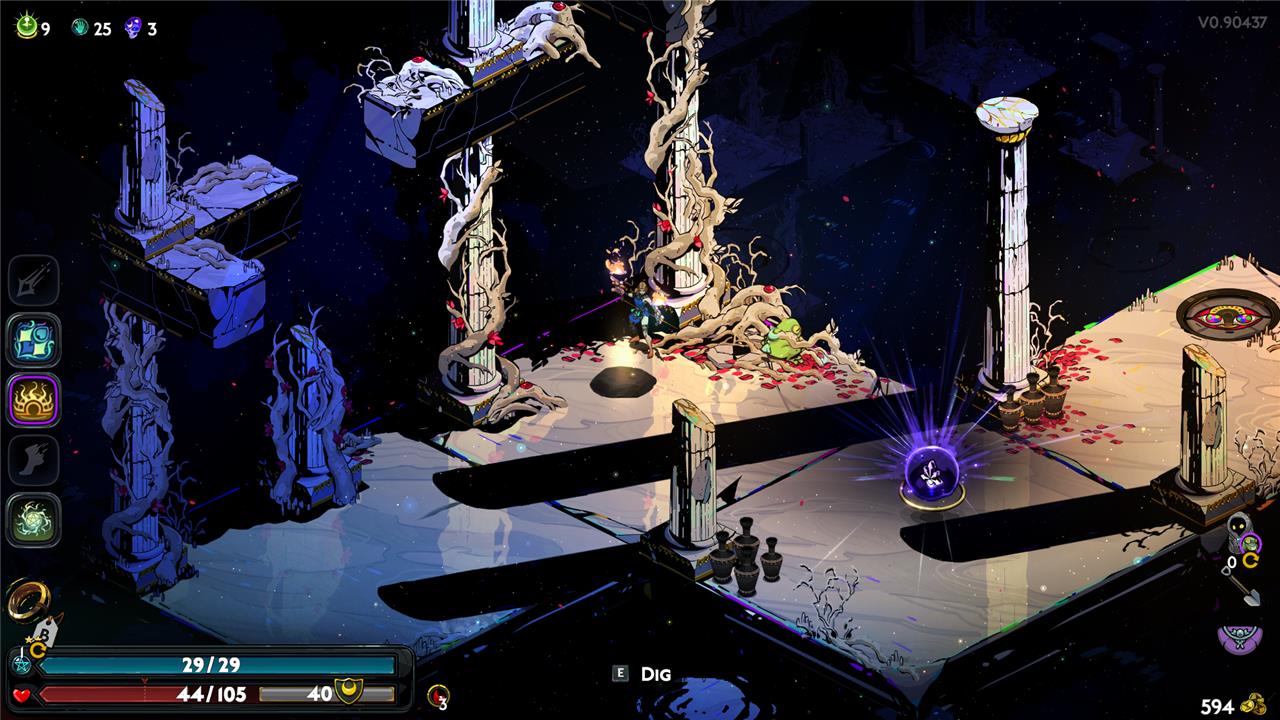The image size is (1280, 720).
Task: Click the empty winged-foot Sprint slot
Action: [x=34, y=460]
